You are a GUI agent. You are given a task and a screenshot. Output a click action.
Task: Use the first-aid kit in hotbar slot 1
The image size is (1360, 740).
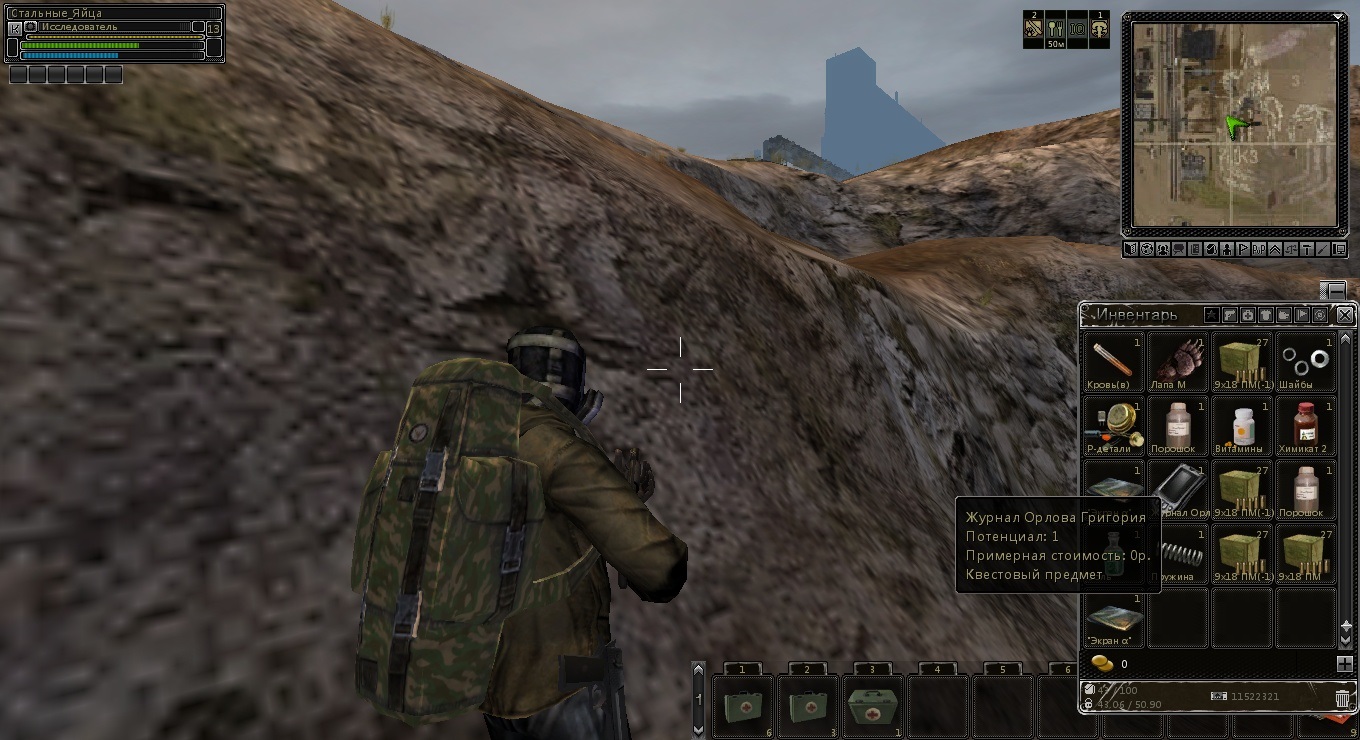[742, 706]
